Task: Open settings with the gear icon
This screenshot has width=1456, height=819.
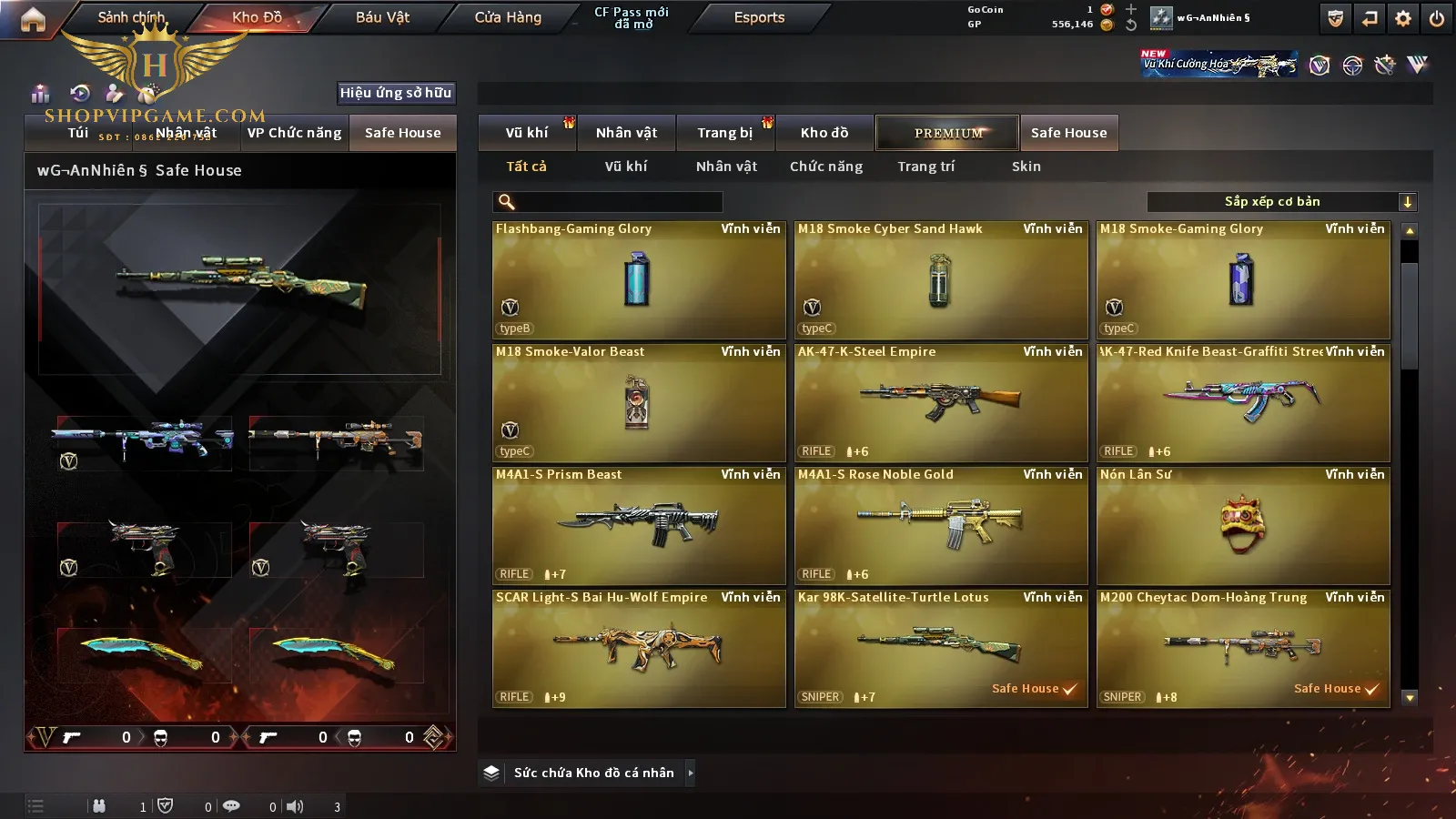Action: [1403, 18]
